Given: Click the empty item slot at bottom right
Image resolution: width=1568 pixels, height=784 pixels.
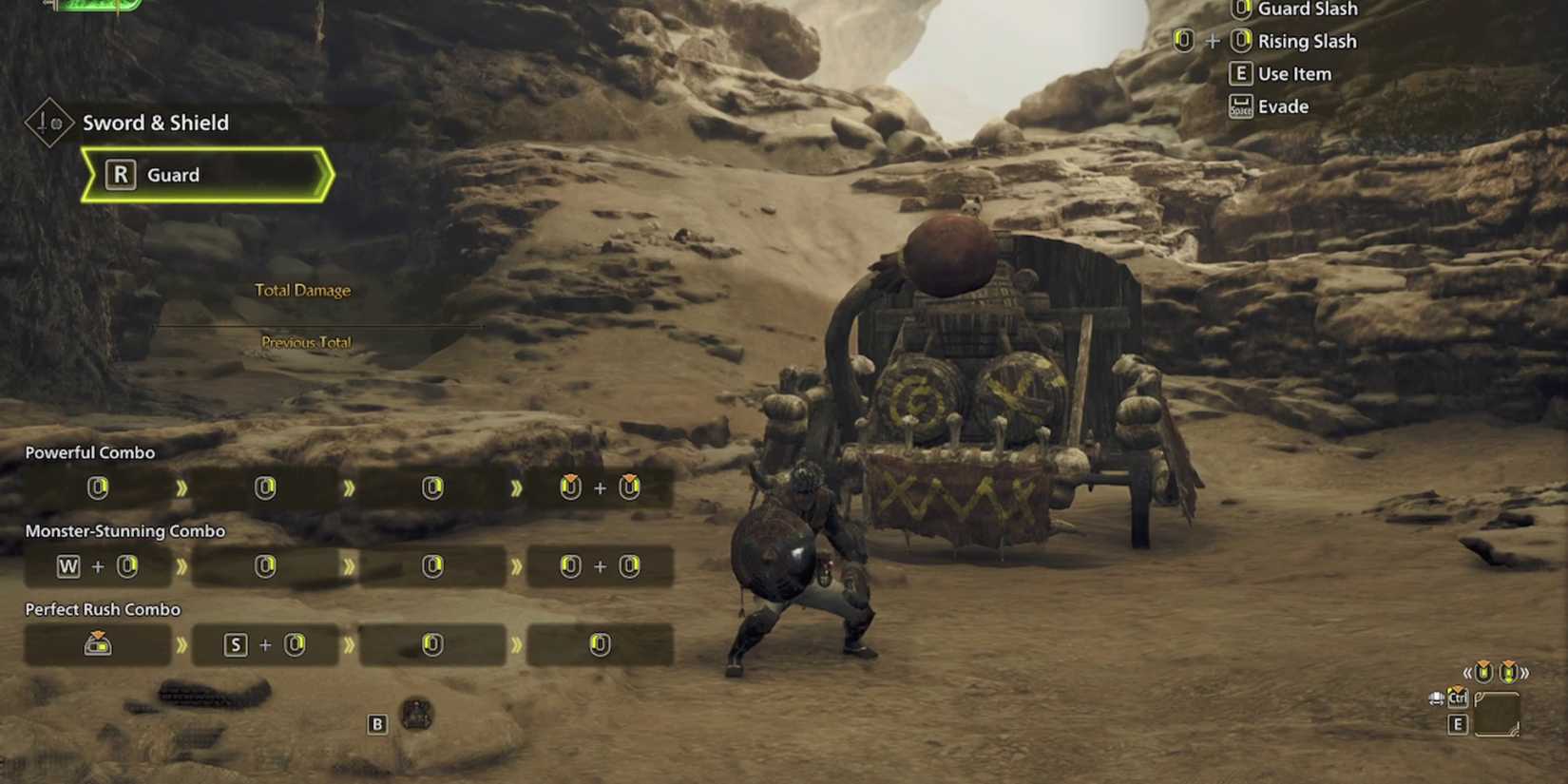Looking at the screenshot, I should pos(1497,713).
